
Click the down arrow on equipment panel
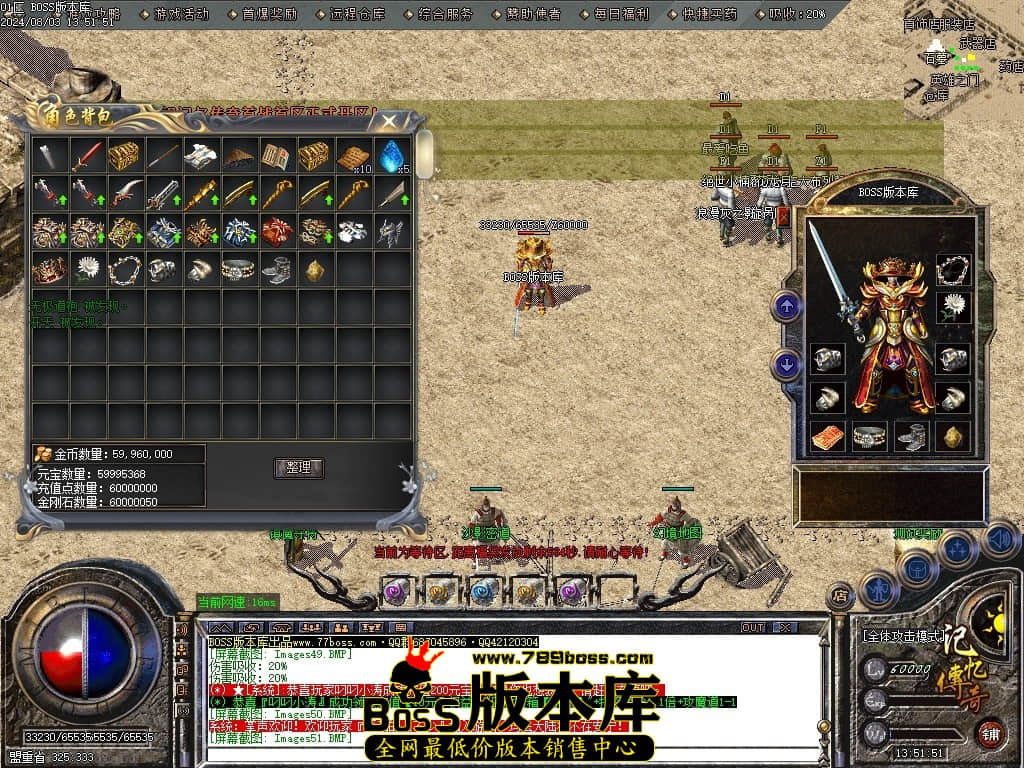click(787, 365)
